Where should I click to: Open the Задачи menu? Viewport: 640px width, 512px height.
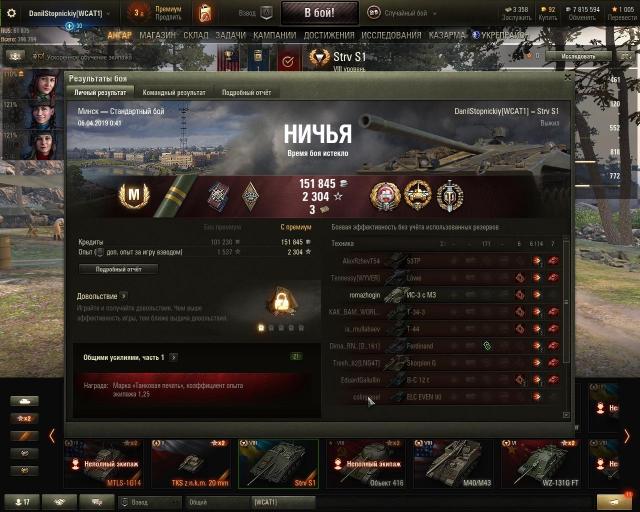click(230, 36)
